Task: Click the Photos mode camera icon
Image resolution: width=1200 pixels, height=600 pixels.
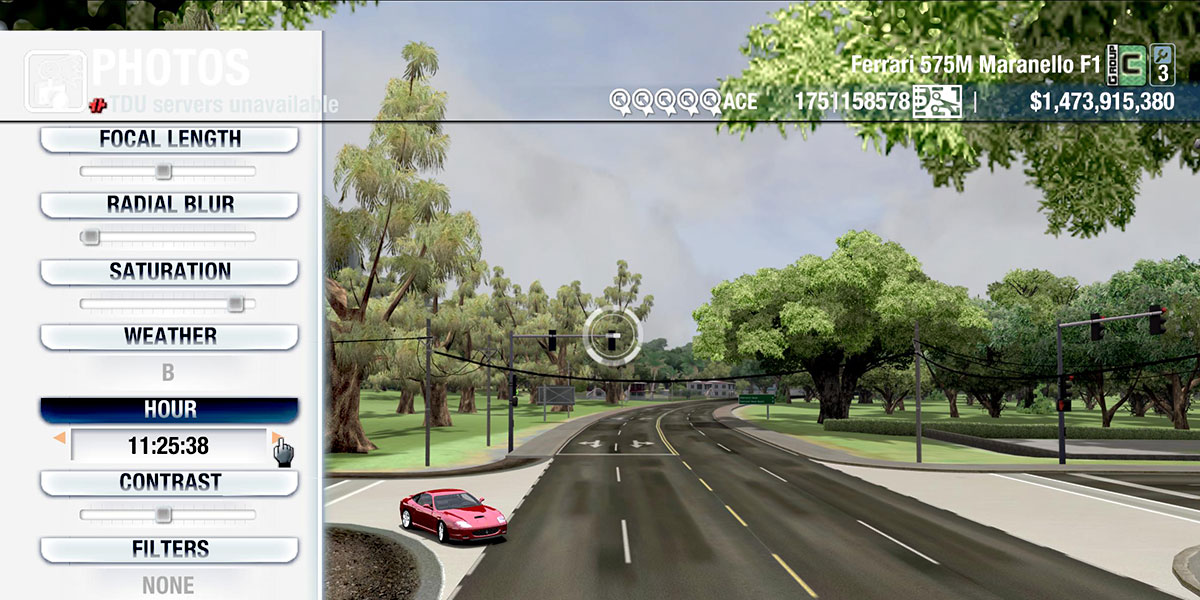Action: pos(54,79)
